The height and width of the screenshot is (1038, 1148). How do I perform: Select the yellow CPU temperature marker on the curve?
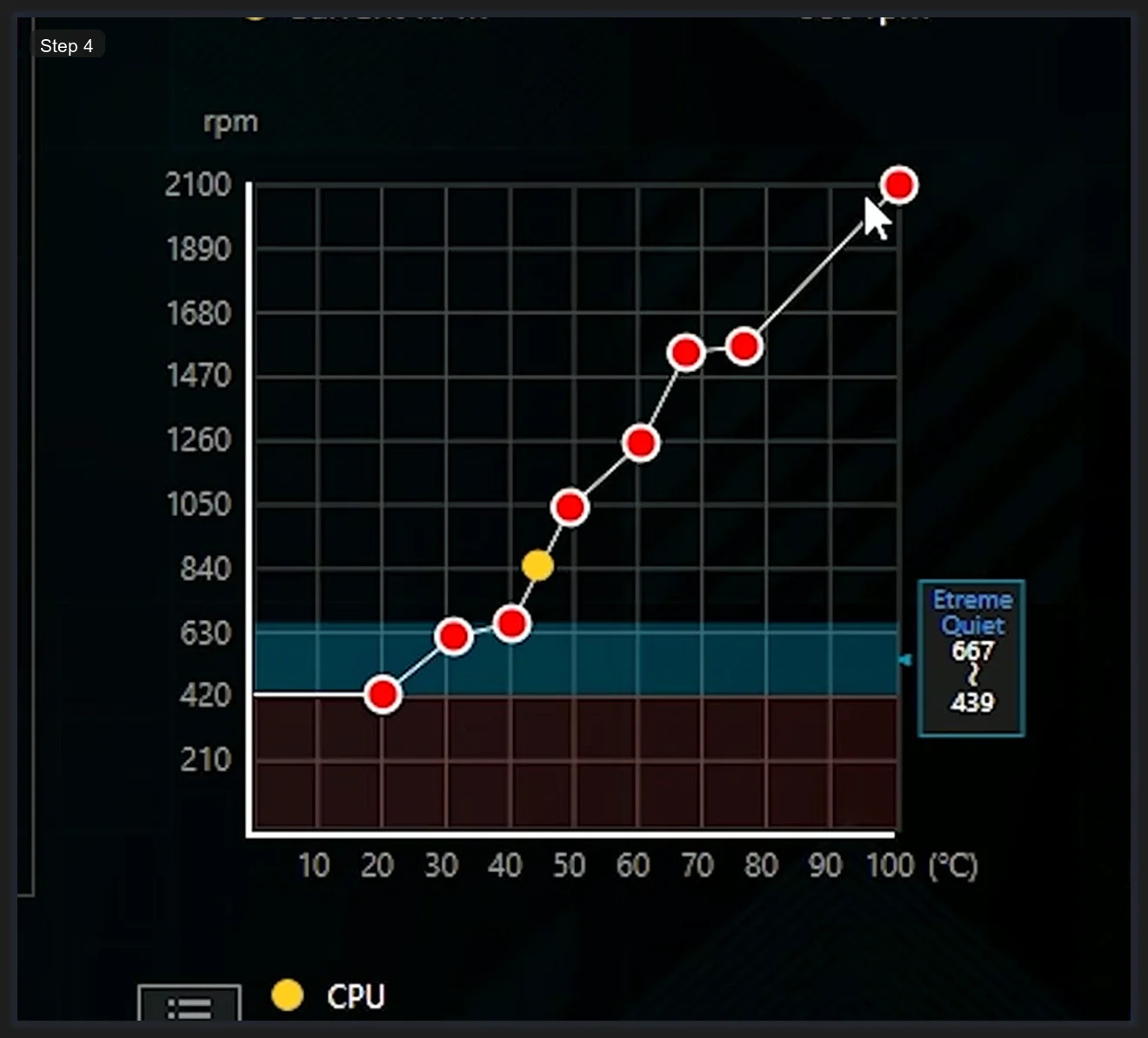point(537,565)
